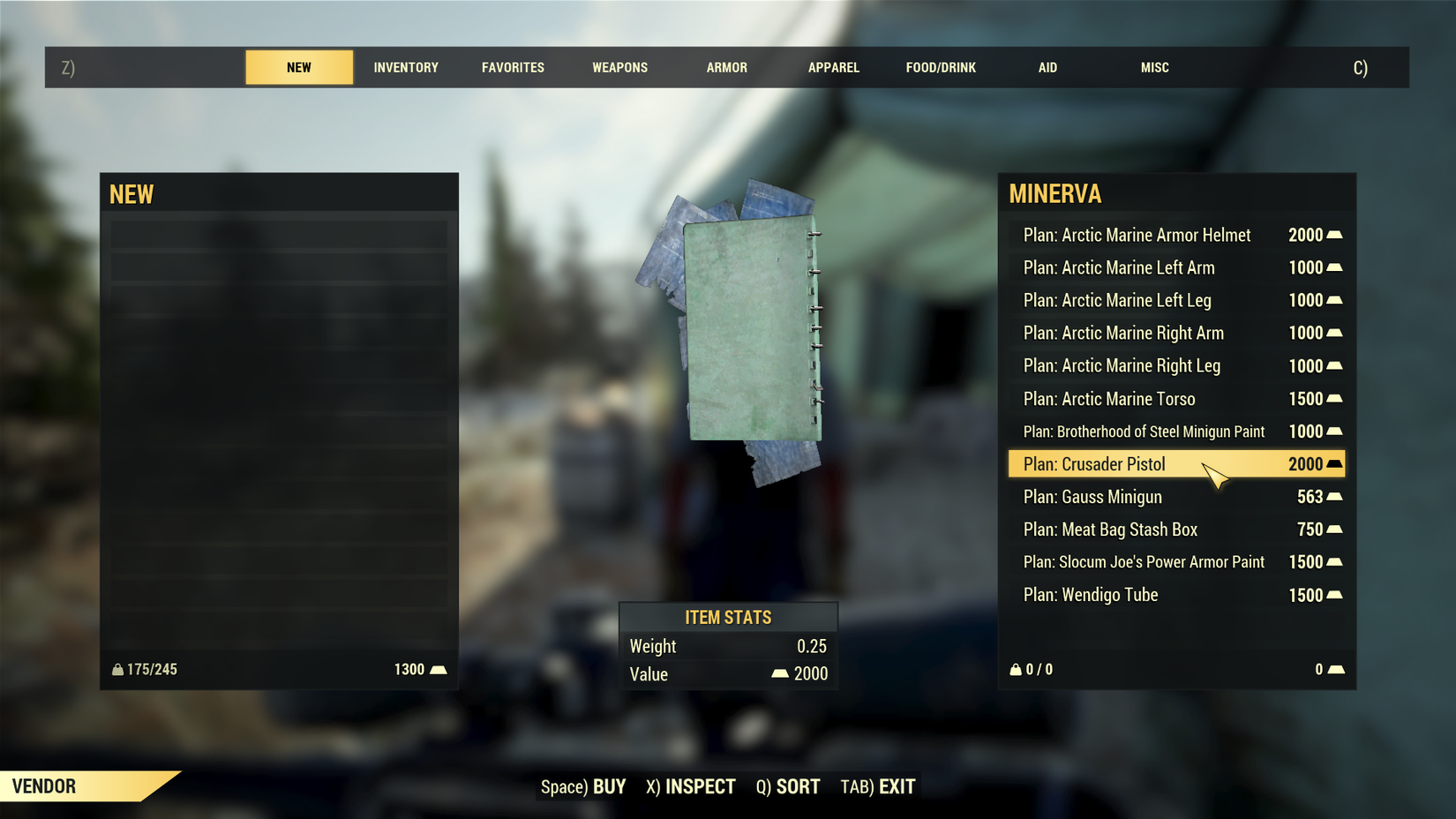Screen dimensions: 1456x819
Task: Click the caps icon beside Plan: Meat Bag Stash Box
Action: tap(1334, 530)
